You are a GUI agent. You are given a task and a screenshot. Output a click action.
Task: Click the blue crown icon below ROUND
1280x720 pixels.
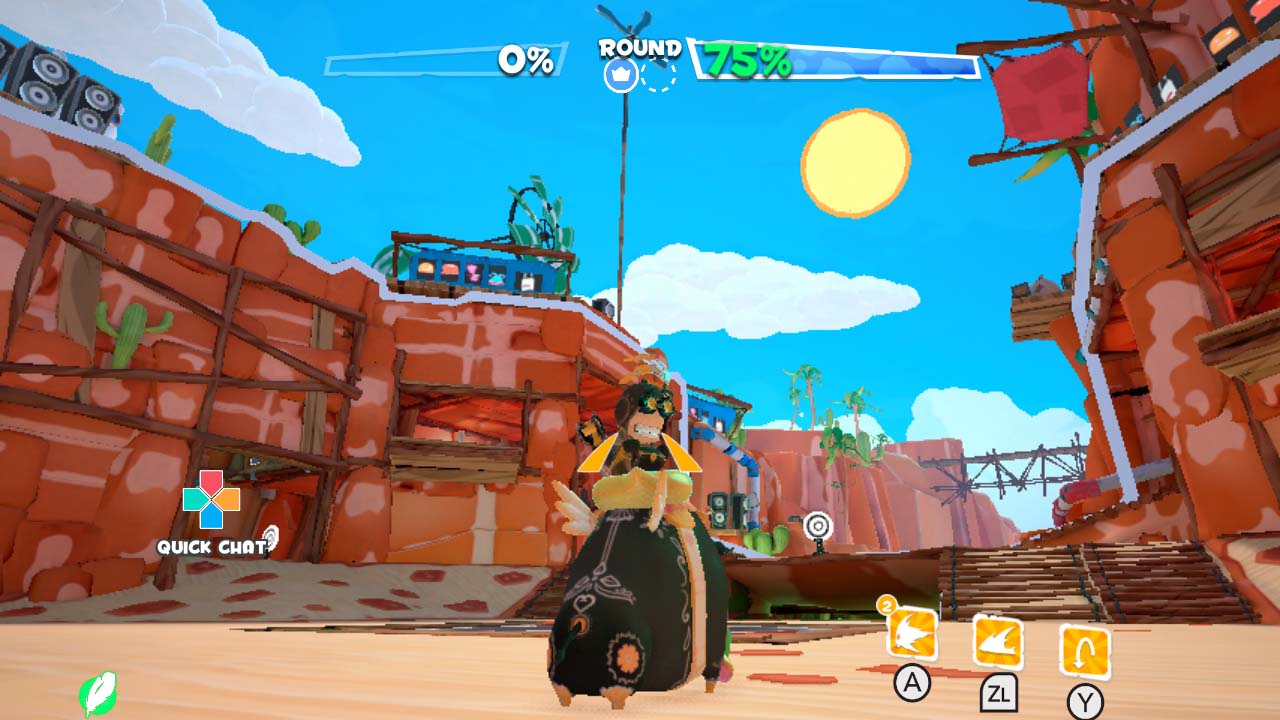pyautogui.click(x=620, y=73)
